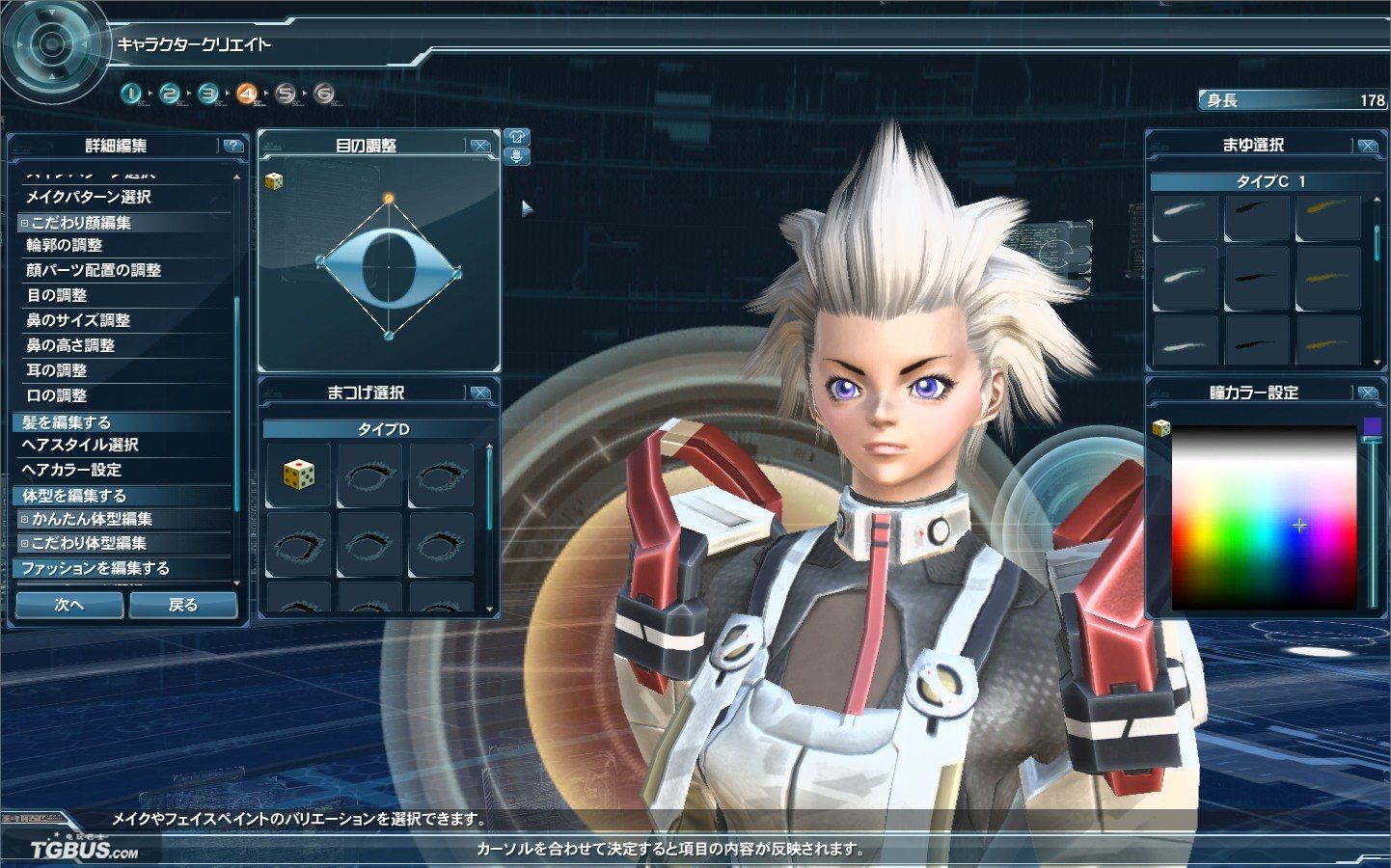Select the first eyebrow thumbnail under タイプC

coord(1185,218)
